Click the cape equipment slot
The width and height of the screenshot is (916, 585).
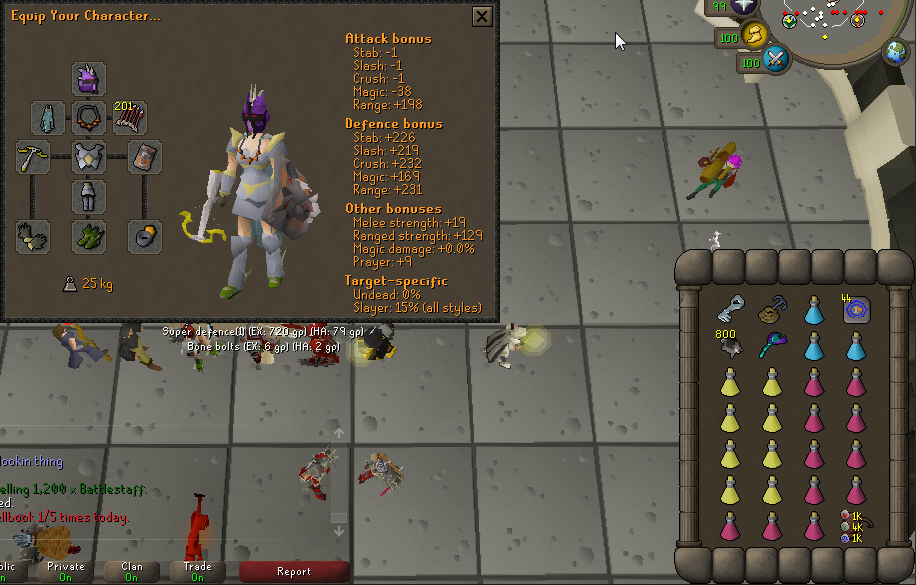(48, 118)
